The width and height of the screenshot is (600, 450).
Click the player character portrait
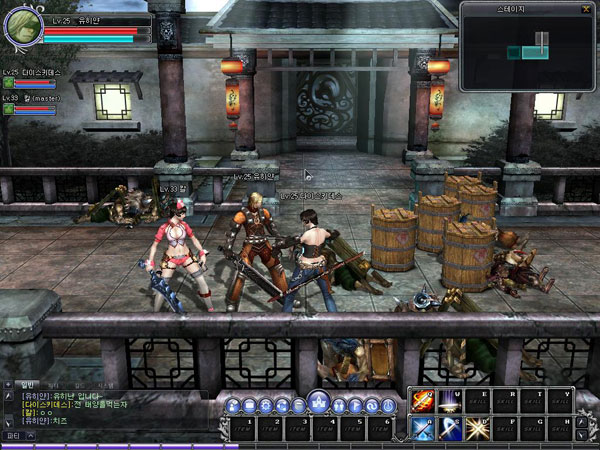pyautogui.click(x=22, y=27)
